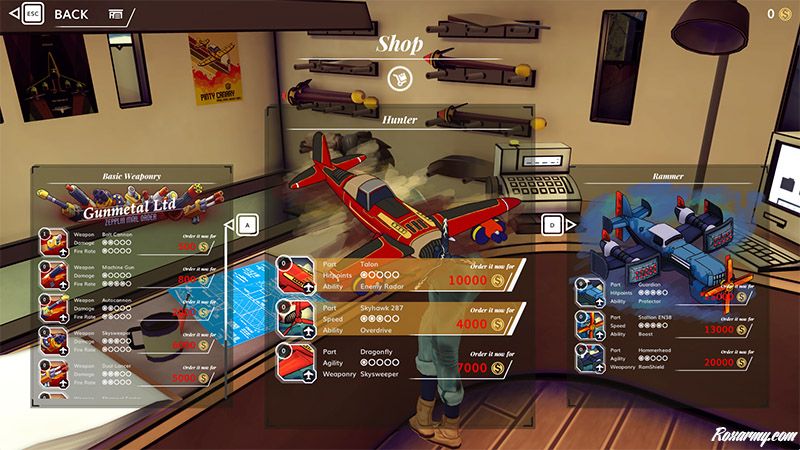Select the Machine Gun weapon row
Screen dimensions: 800x450
(x=130, y=275)
